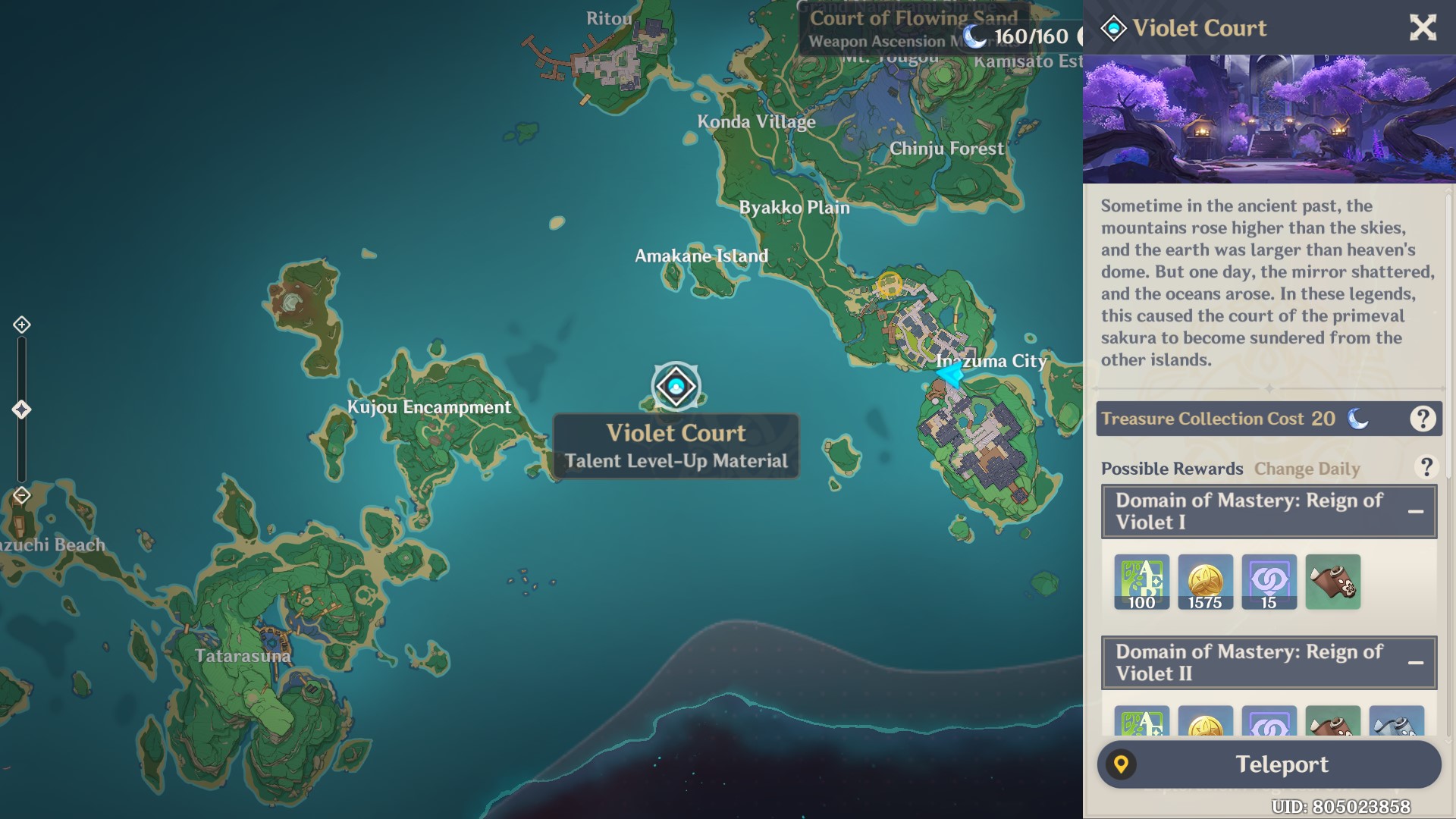The height and width of the screenshot is (819, 1456).
Task: Click the Violet Court panel title header
Action: [x=1200, y=29]
